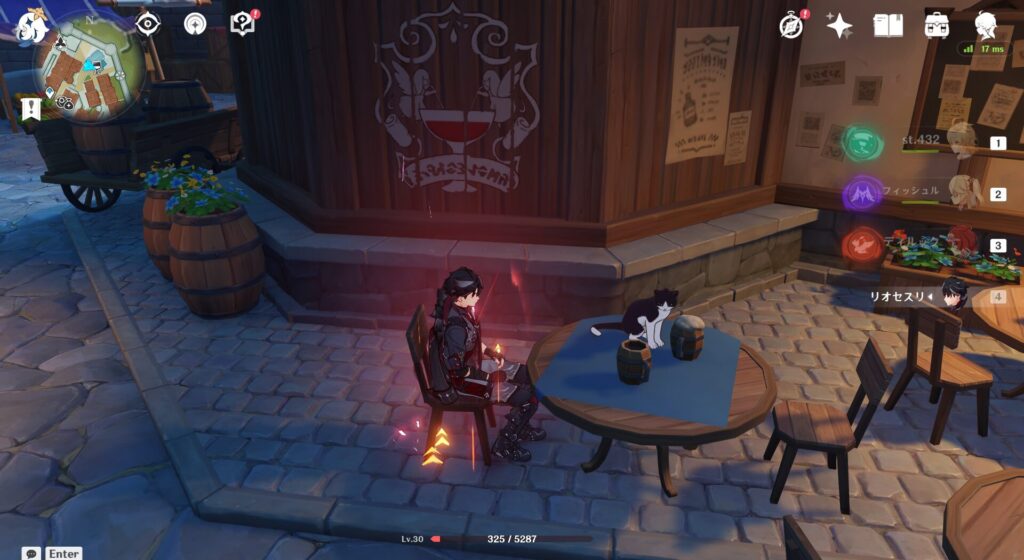Image resolution: width=1024 pixels, height=560 pixels.
Task: Open the backpack inventory icon
Action: tap(938, 26)
